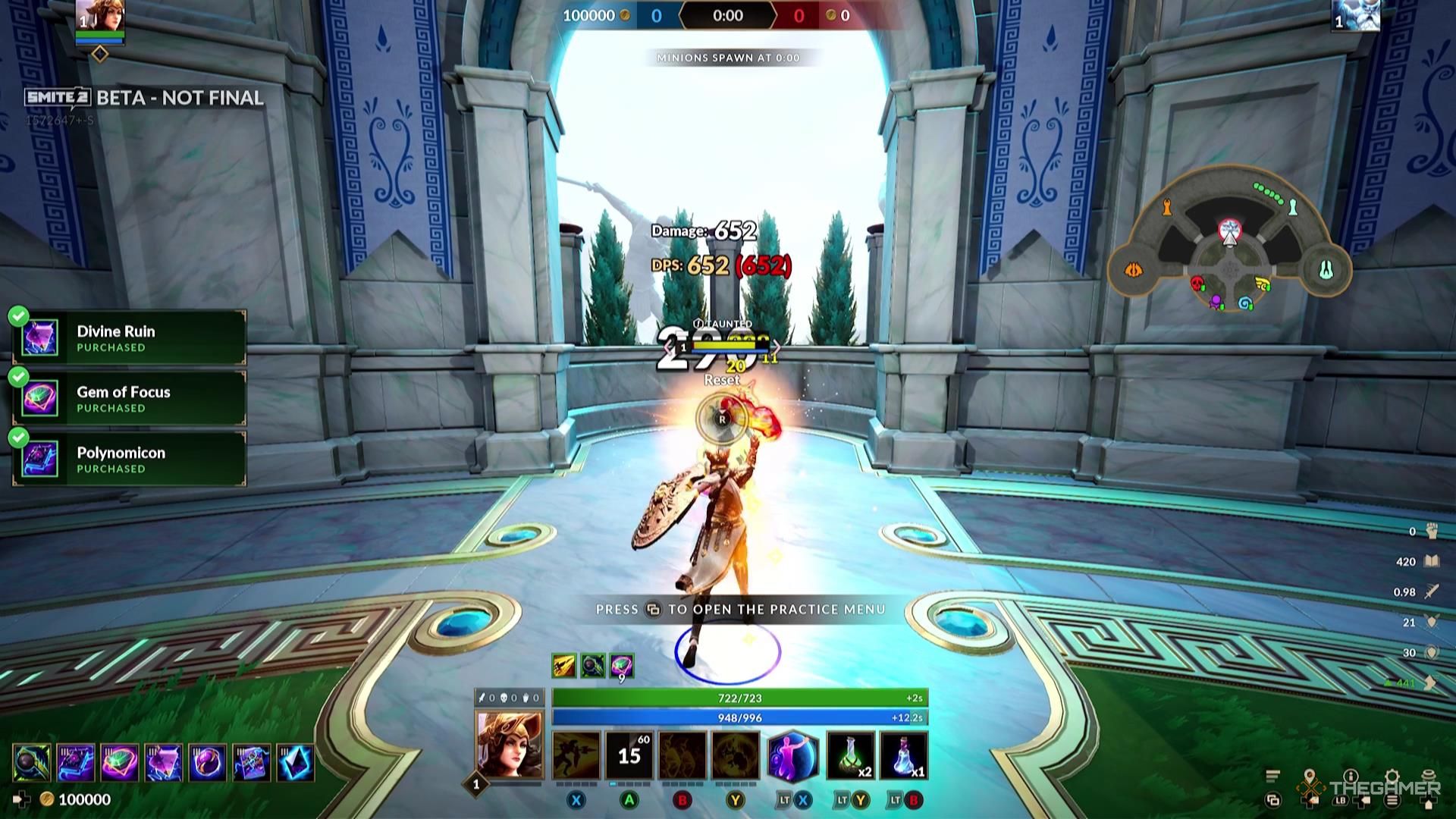Select the purple orb inventory item
The image size is (1456, 819).
pyautogui.click(x=208, y=763)
